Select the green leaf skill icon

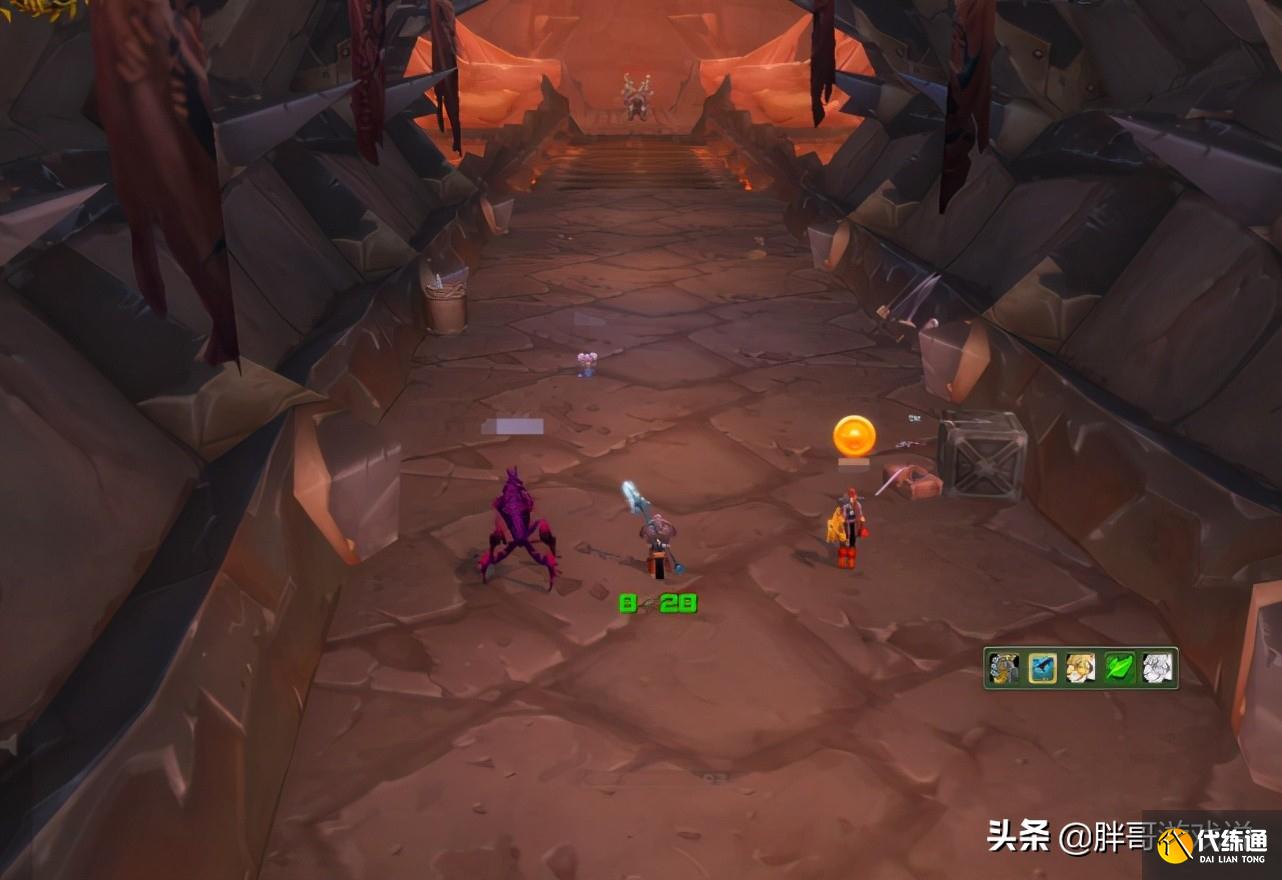[x=1120, y=668]
